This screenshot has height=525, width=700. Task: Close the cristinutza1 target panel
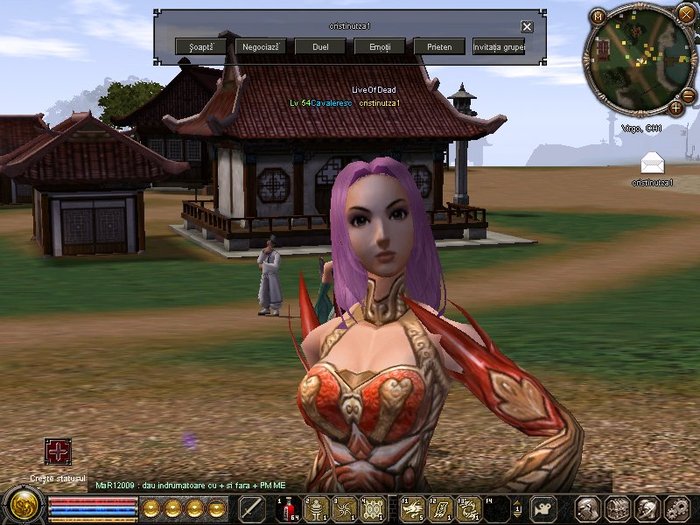527,27
